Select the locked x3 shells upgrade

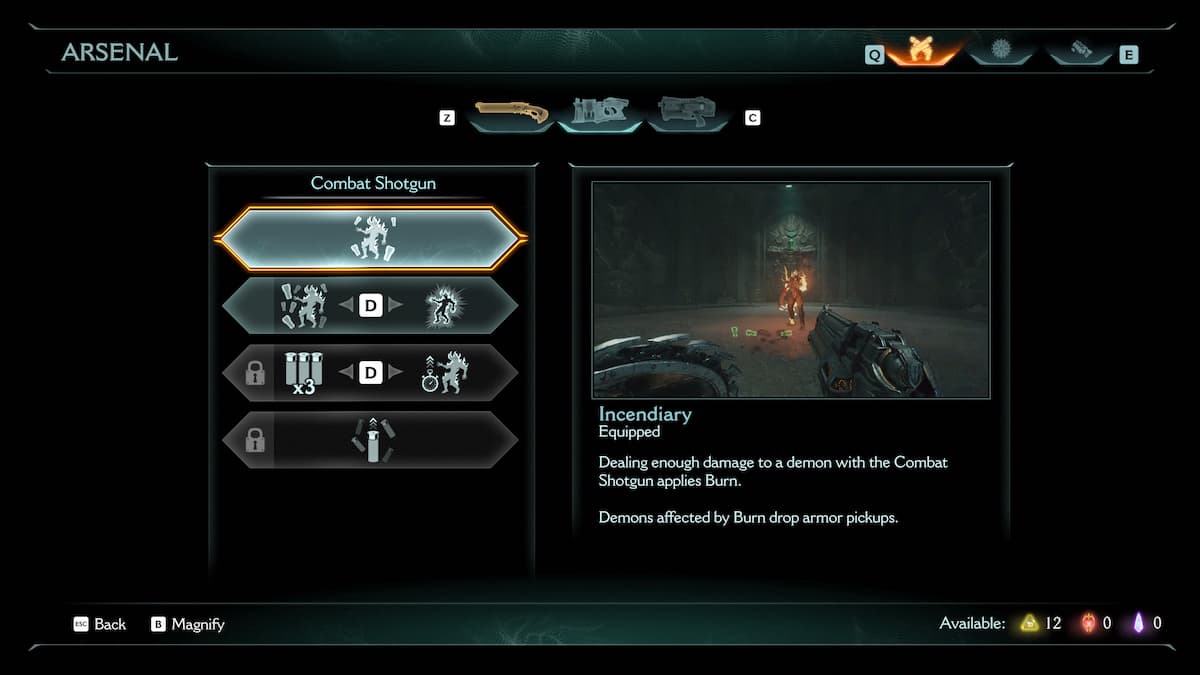[302, 373]
